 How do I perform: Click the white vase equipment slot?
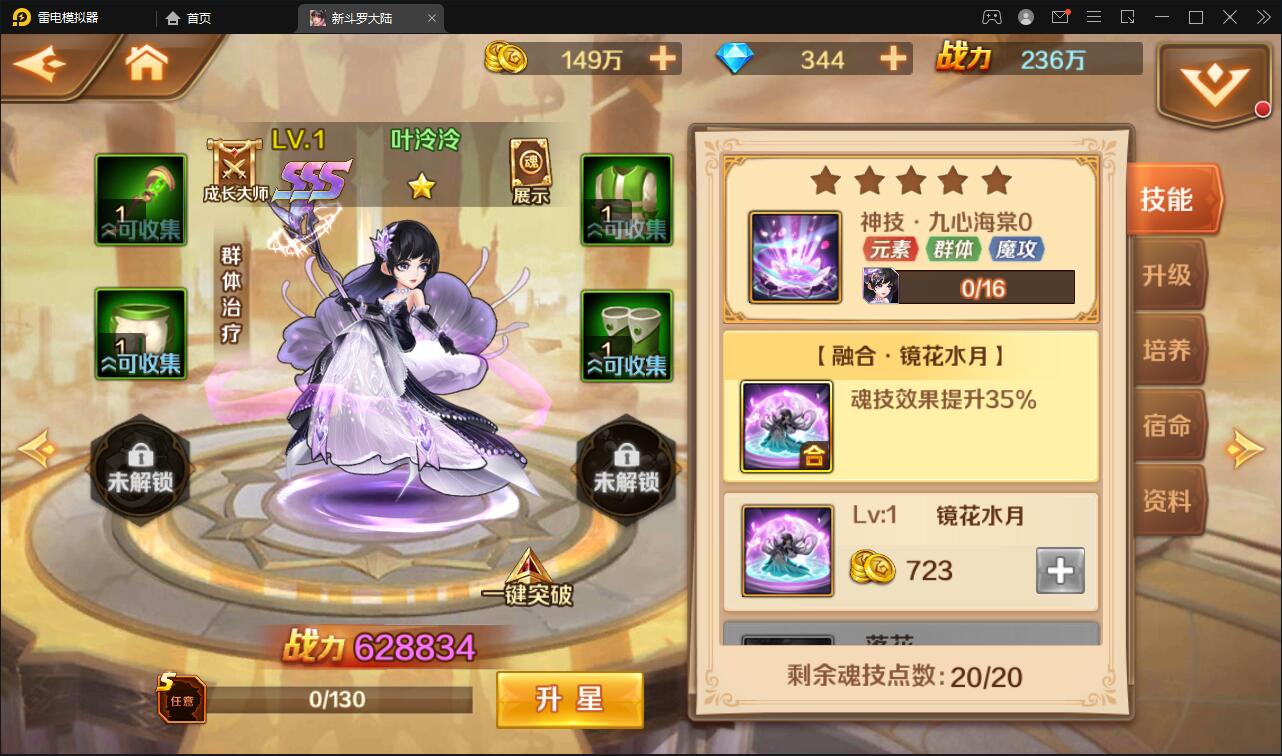(140, 334)
